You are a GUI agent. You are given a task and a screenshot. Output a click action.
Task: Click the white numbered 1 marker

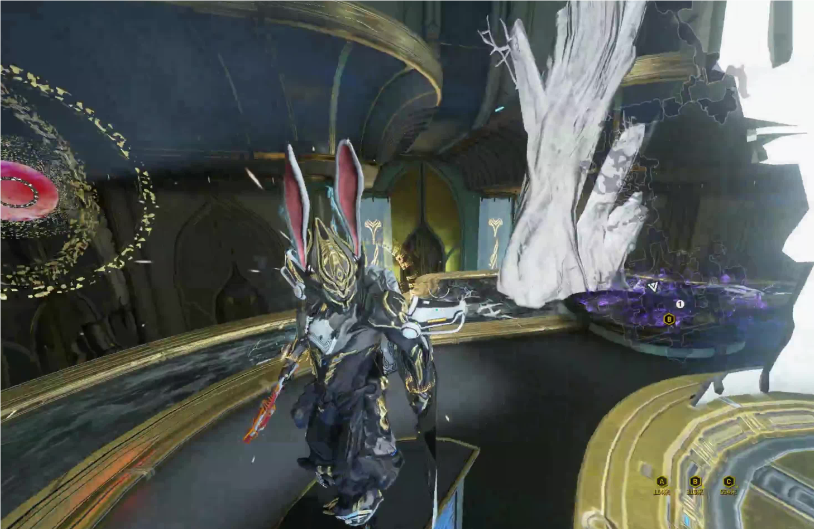[x=680, y=303]
